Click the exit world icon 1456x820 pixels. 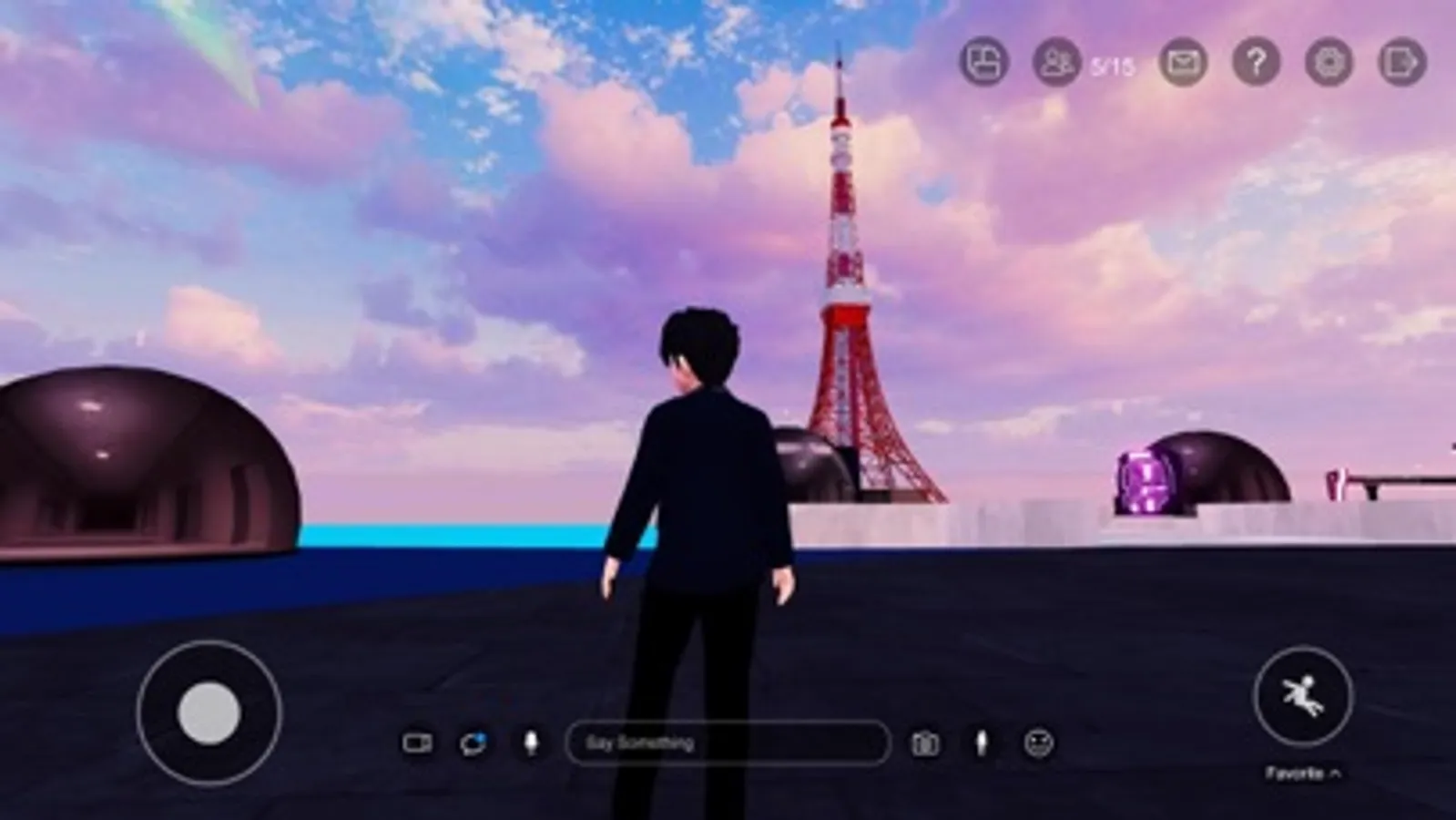tap(1400, 62)
